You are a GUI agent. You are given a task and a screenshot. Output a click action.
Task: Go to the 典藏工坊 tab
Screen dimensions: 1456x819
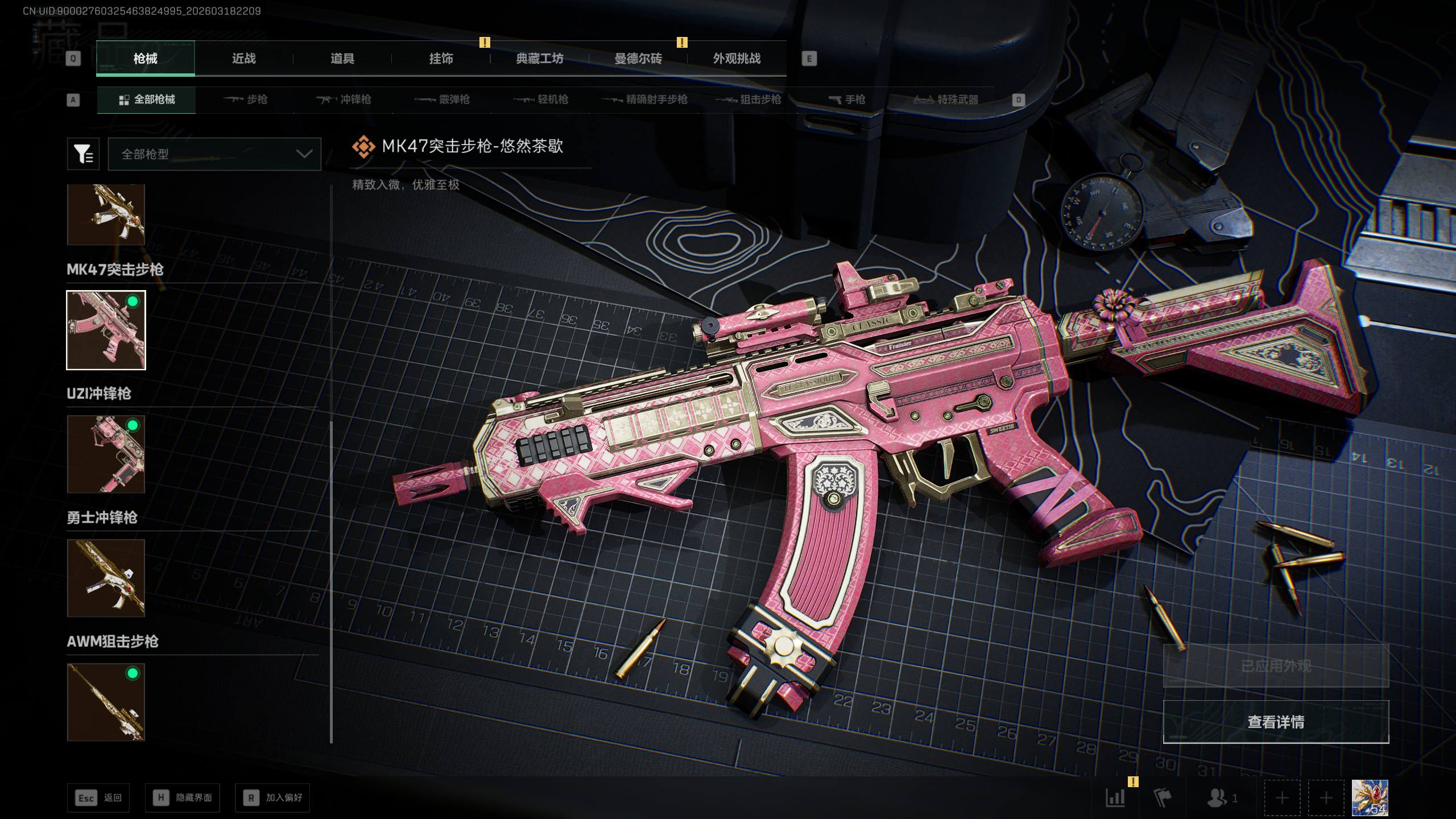[539, 59]
